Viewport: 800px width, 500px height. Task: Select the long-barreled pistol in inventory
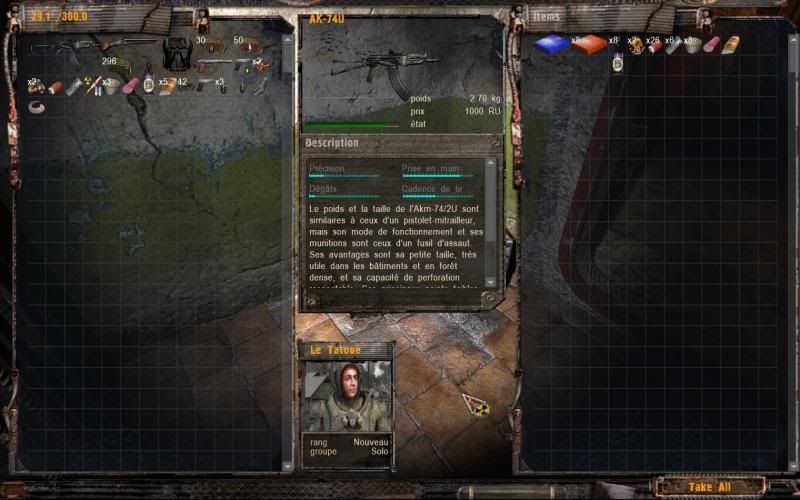214,66
